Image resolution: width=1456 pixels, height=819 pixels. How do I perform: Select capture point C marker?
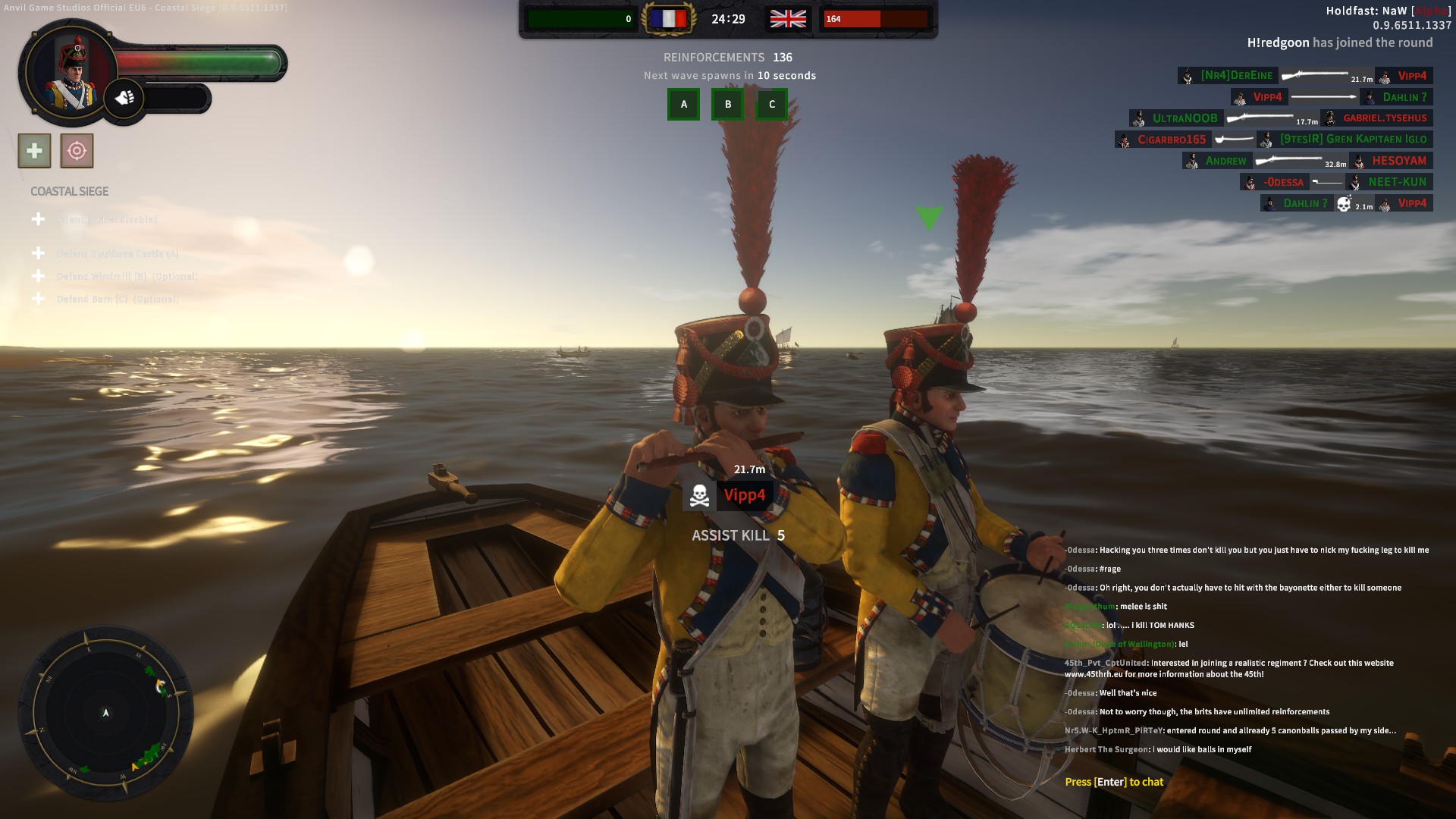tap(771, 105)
